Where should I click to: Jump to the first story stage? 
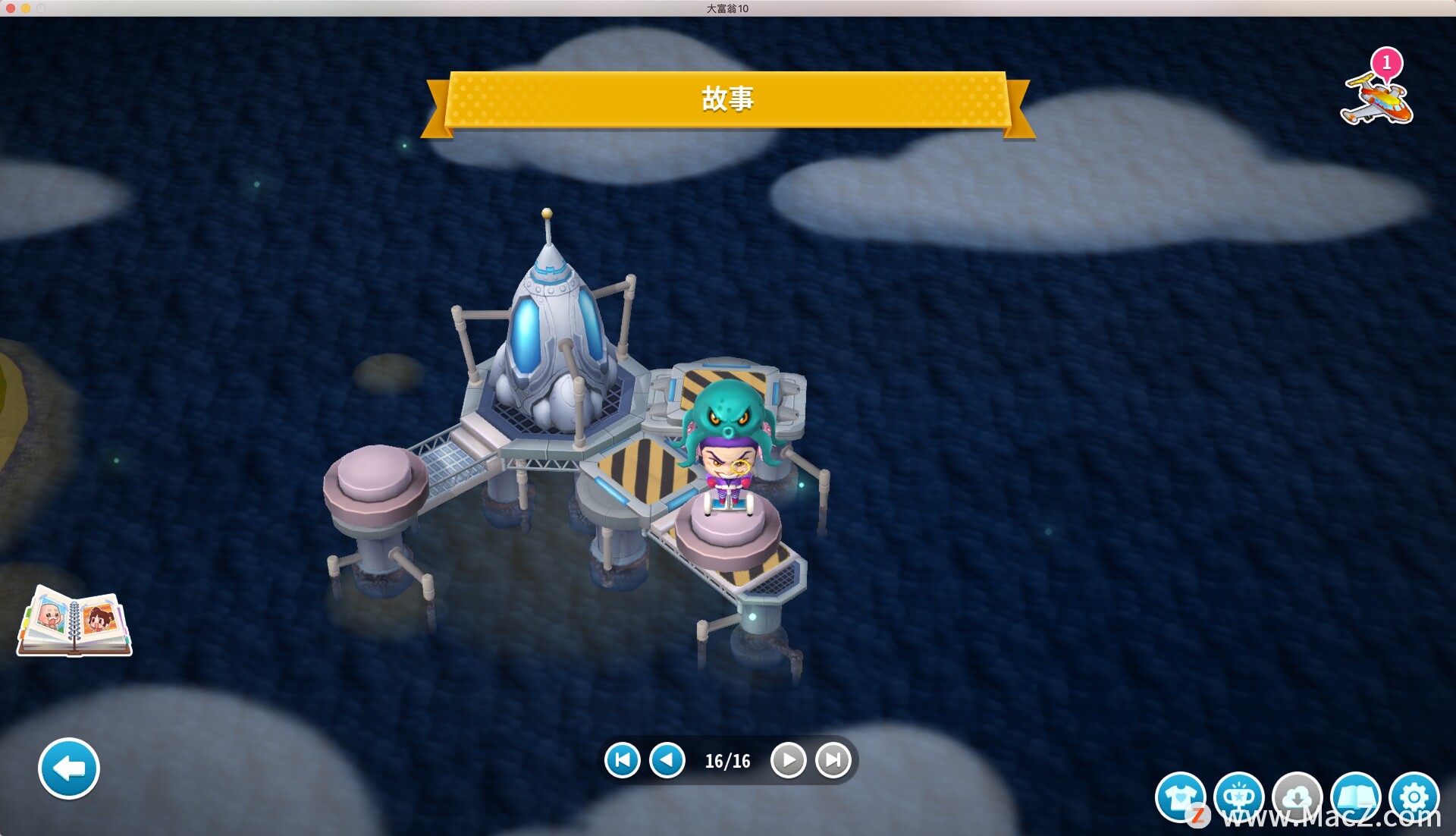[x=623, y=760]
